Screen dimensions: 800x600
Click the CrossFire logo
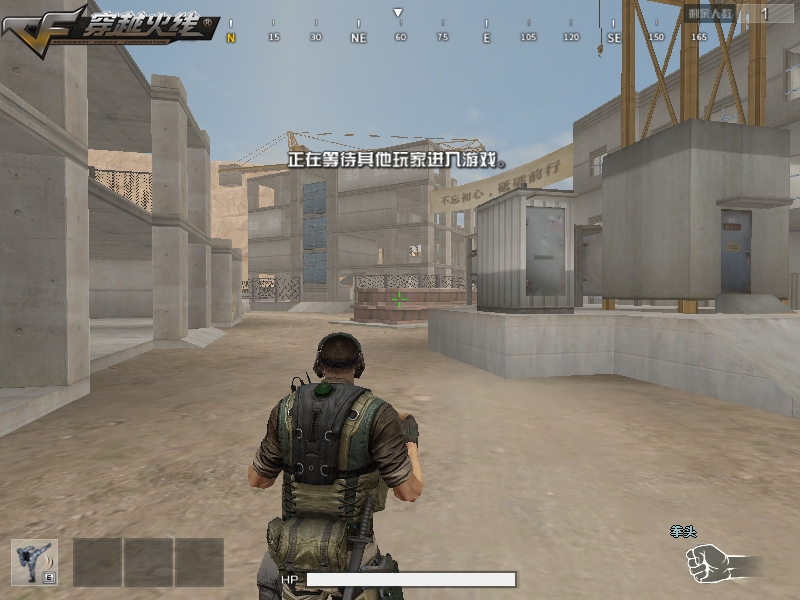pyautogui.click(x=108, y=26)
